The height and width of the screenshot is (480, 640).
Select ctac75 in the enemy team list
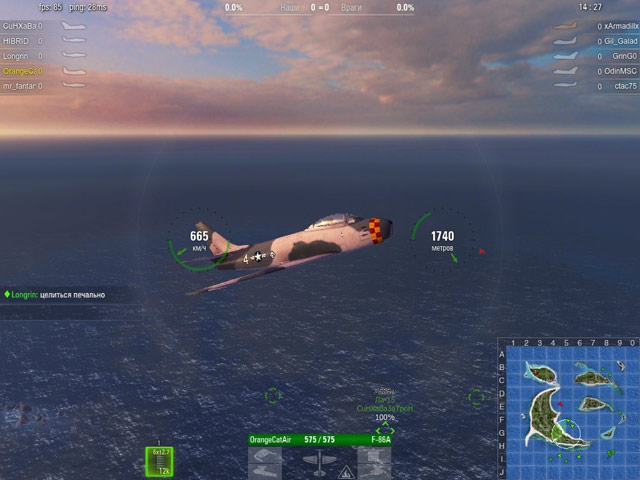click(x=624, y=86)
